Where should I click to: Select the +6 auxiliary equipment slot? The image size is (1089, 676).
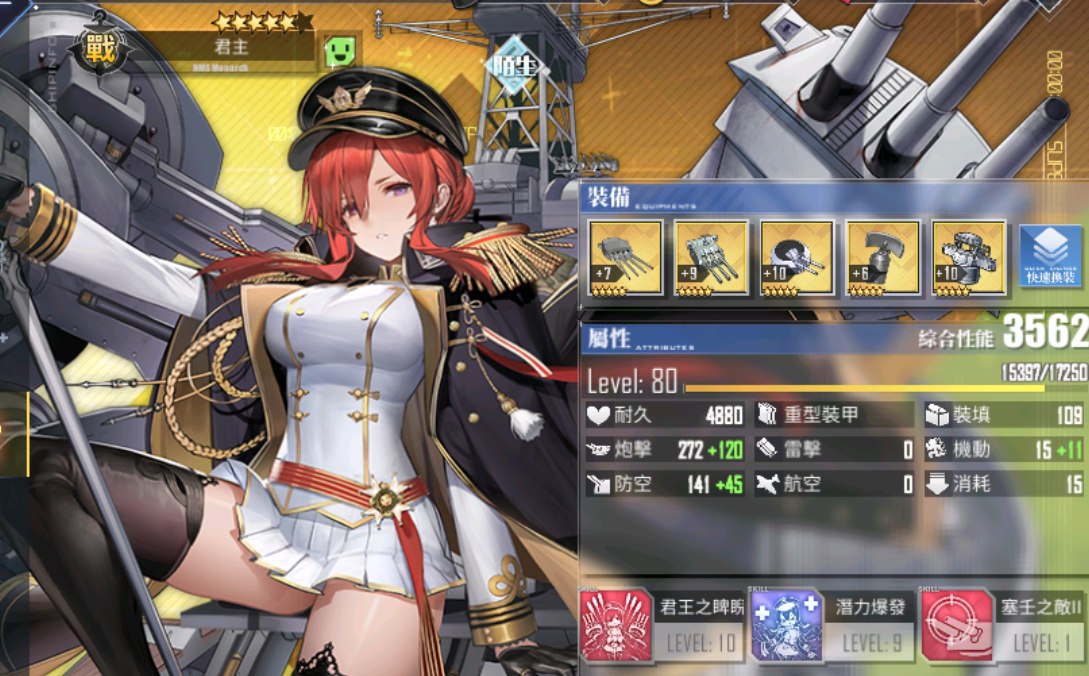click(x=883, y=258)
